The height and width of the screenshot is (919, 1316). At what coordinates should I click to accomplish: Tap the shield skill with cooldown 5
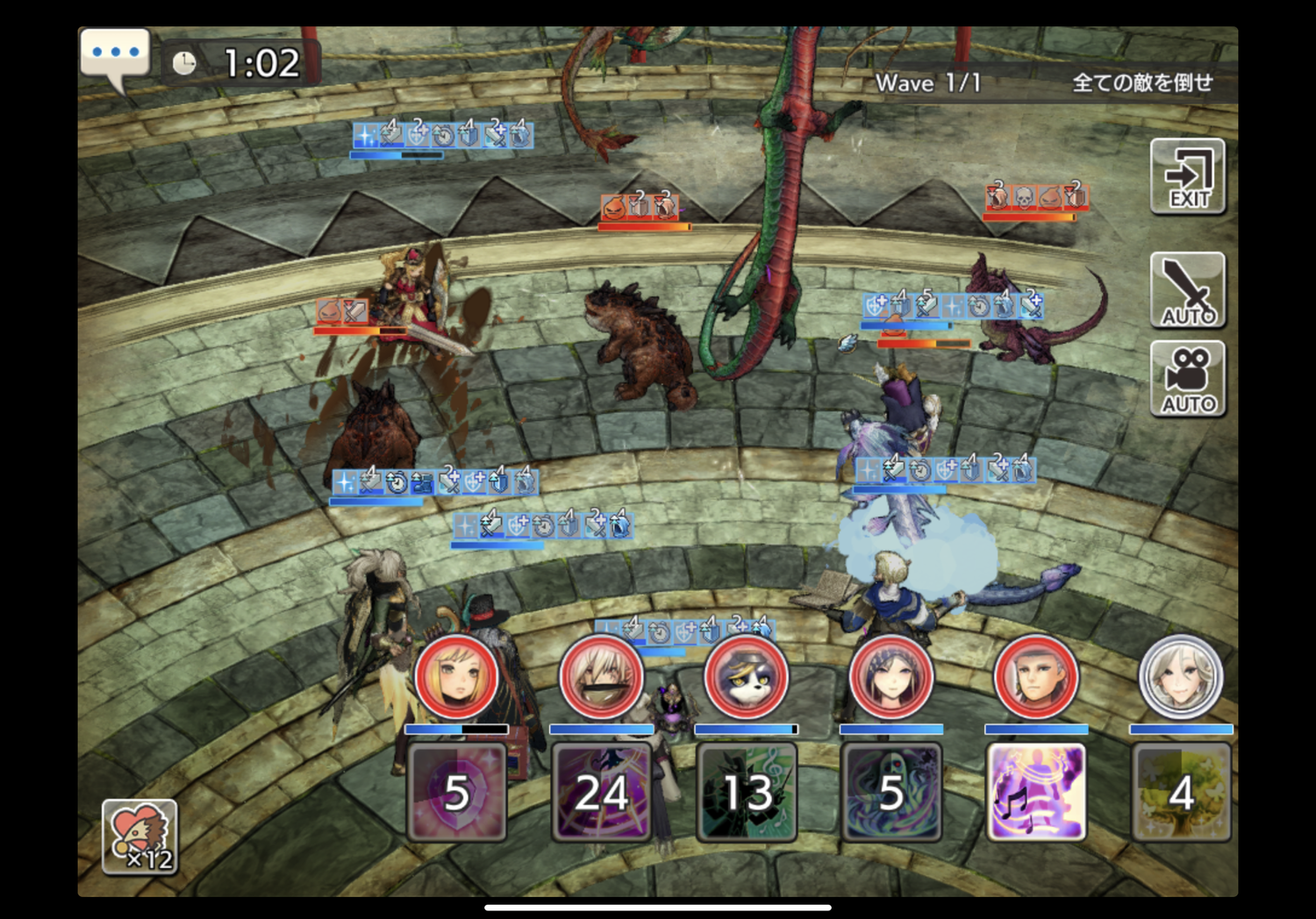(x=456, y=792)
